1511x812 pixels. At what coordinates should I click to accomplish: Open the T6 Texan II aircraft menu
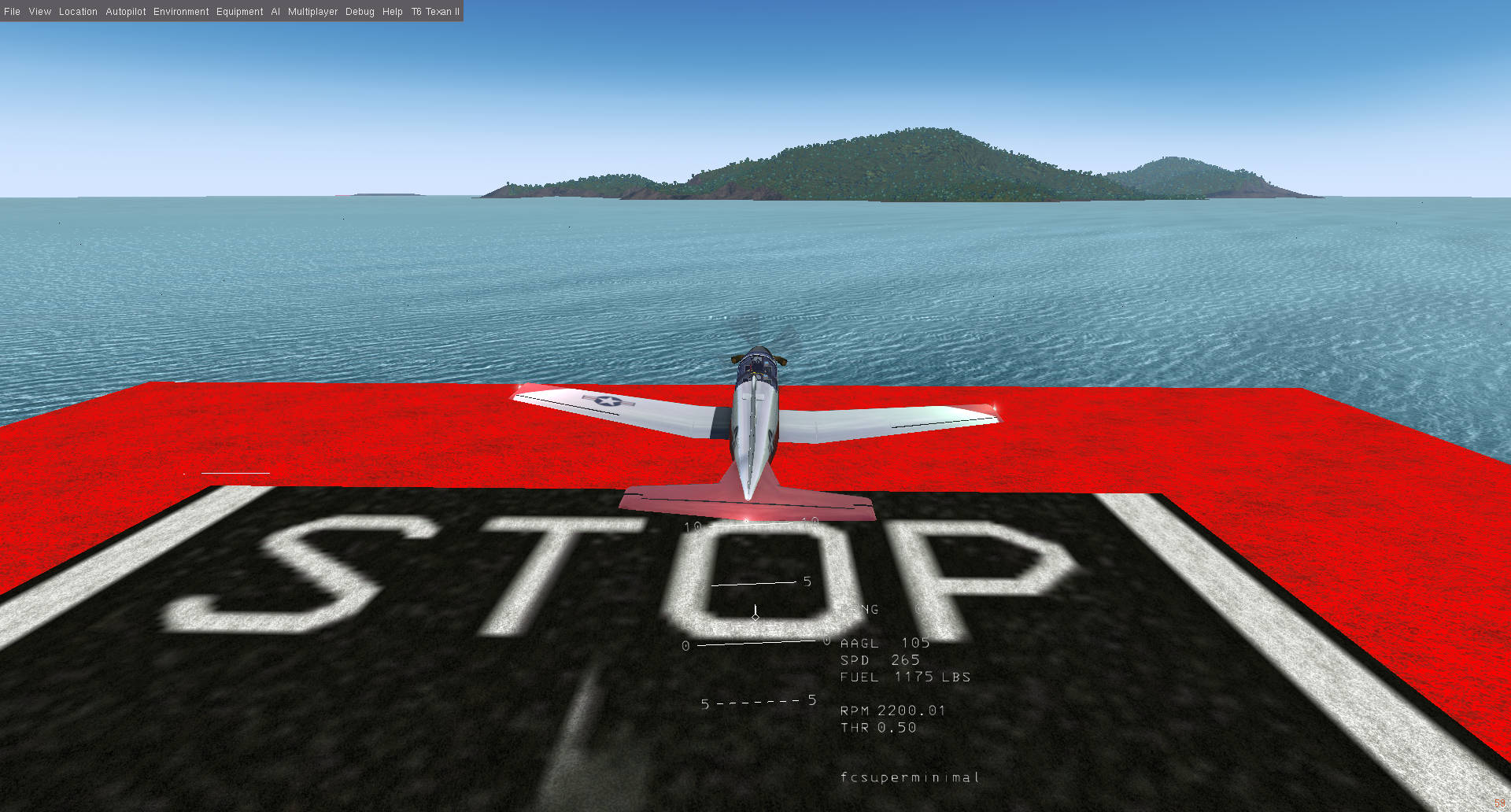pyautogui.click(x=435, y=11)
